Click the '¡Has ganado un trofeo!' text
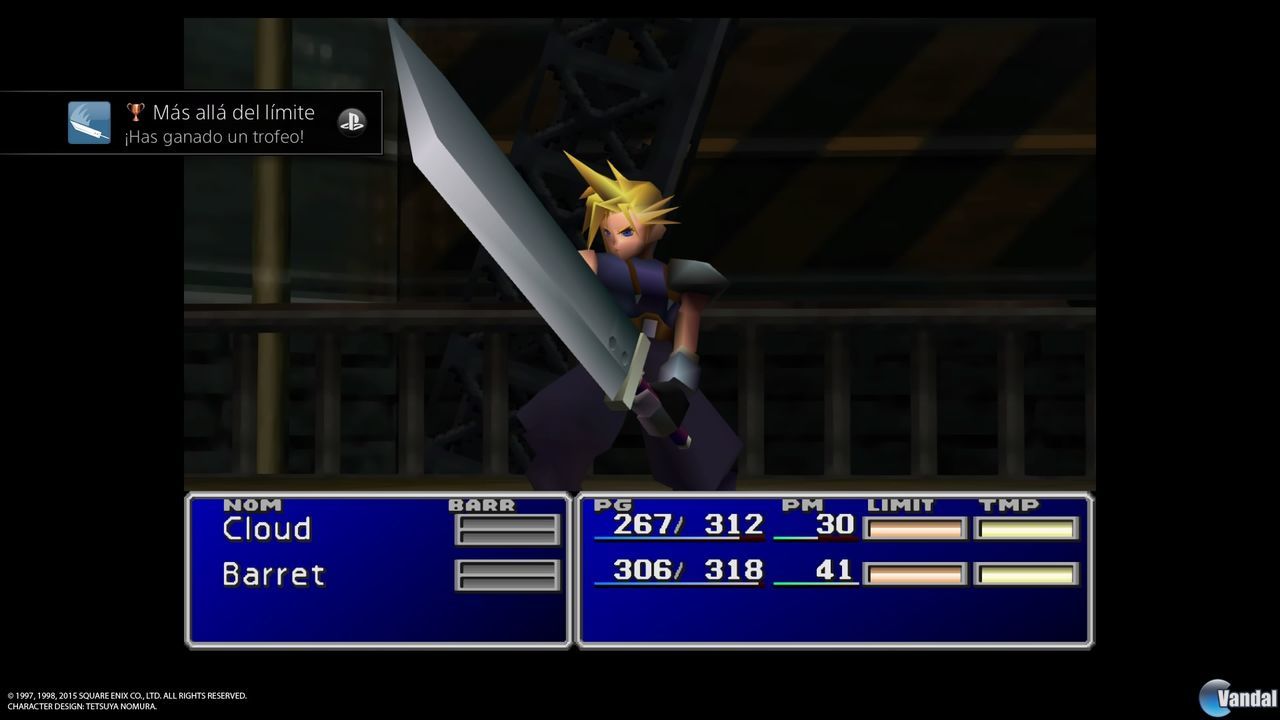1280x720 pixels. coord(213,137)
